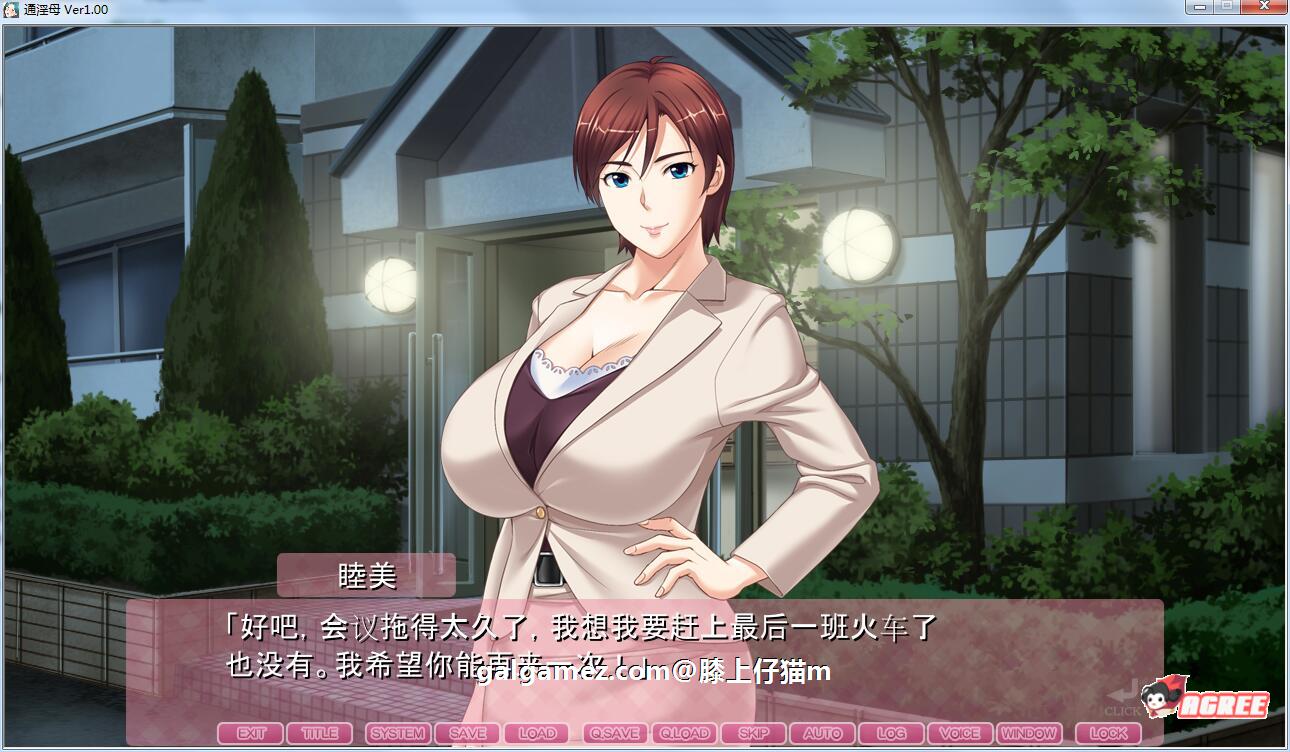Click the 睦美 name plate
This screenshot has height=752, width=1290.
coord(365,575)
